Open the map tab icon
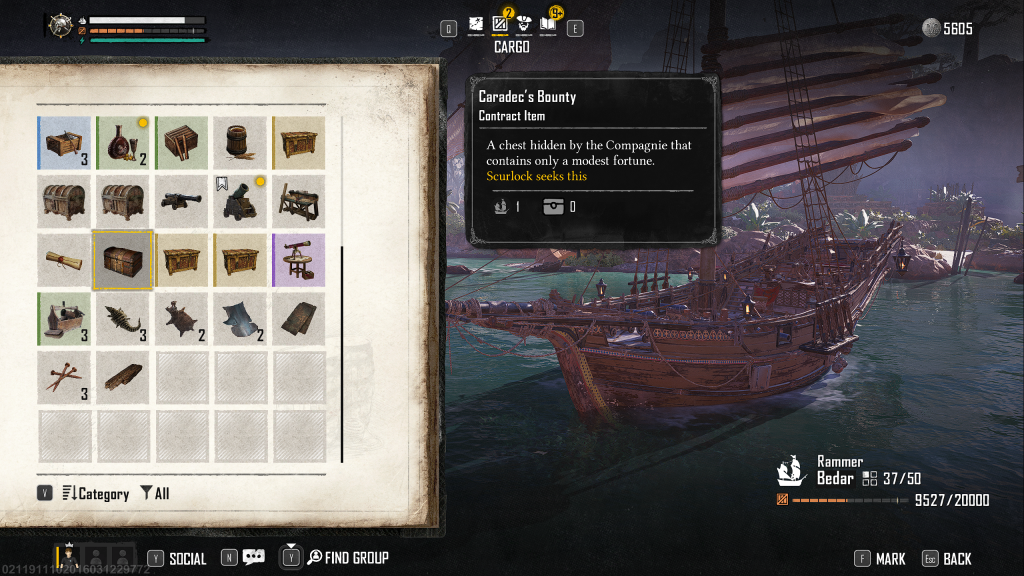Viewport: 1024px width, 576px height. coord(475,24)
